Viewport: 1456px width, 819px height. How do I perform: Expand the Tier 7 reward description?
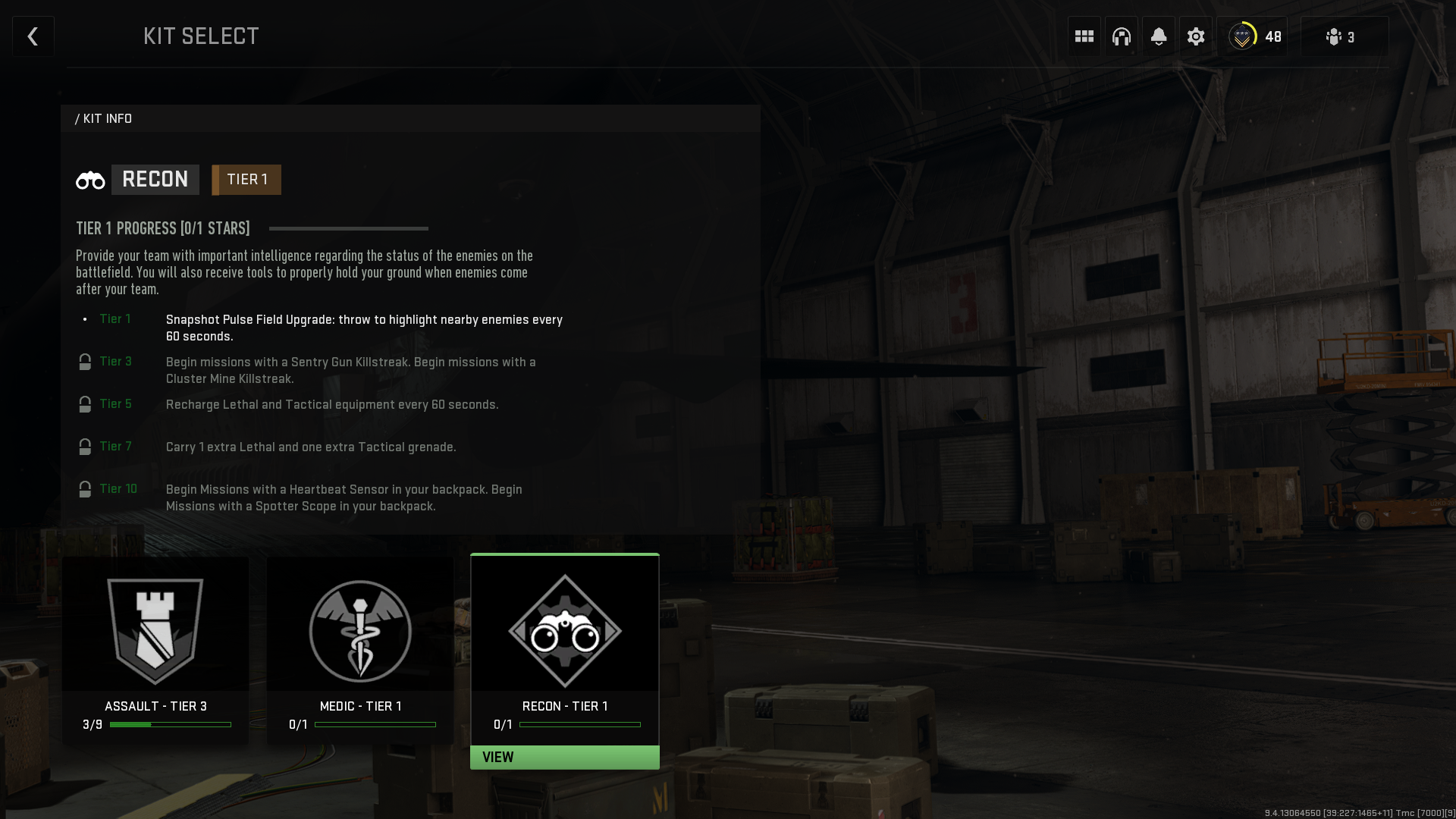[311, 447]
